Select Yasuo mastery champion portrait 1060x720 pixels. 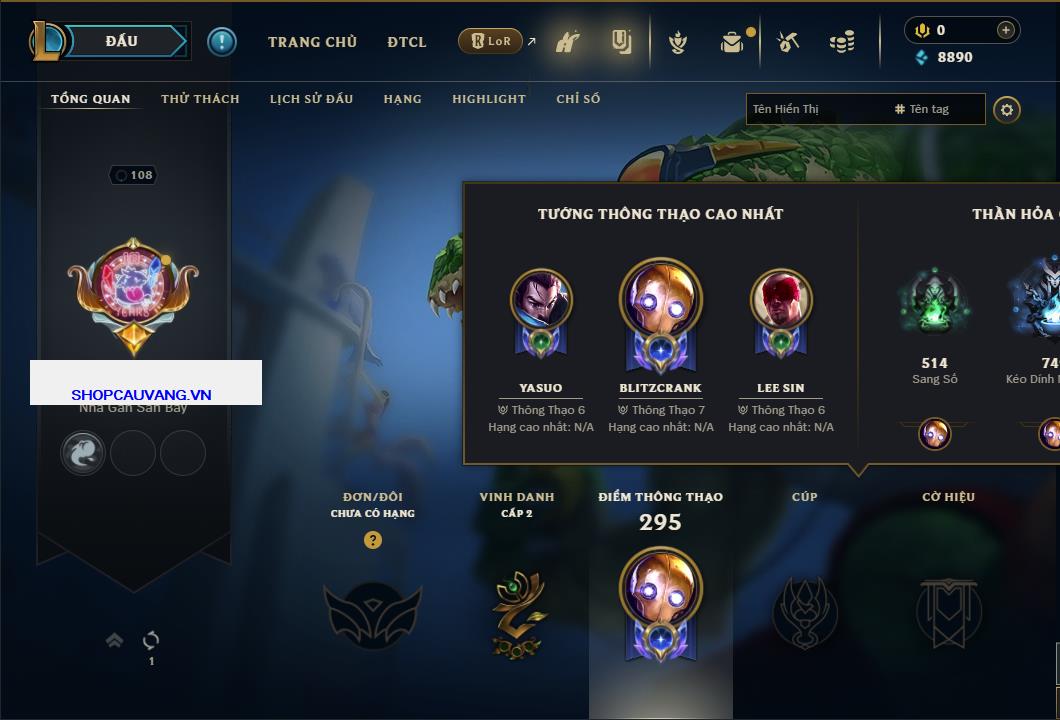point(541,299)
